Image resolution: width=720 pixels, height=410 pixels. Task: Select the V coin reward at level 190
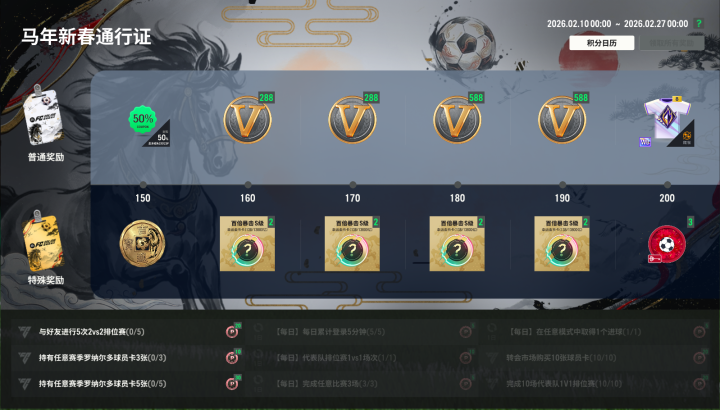tap(562, 121)
